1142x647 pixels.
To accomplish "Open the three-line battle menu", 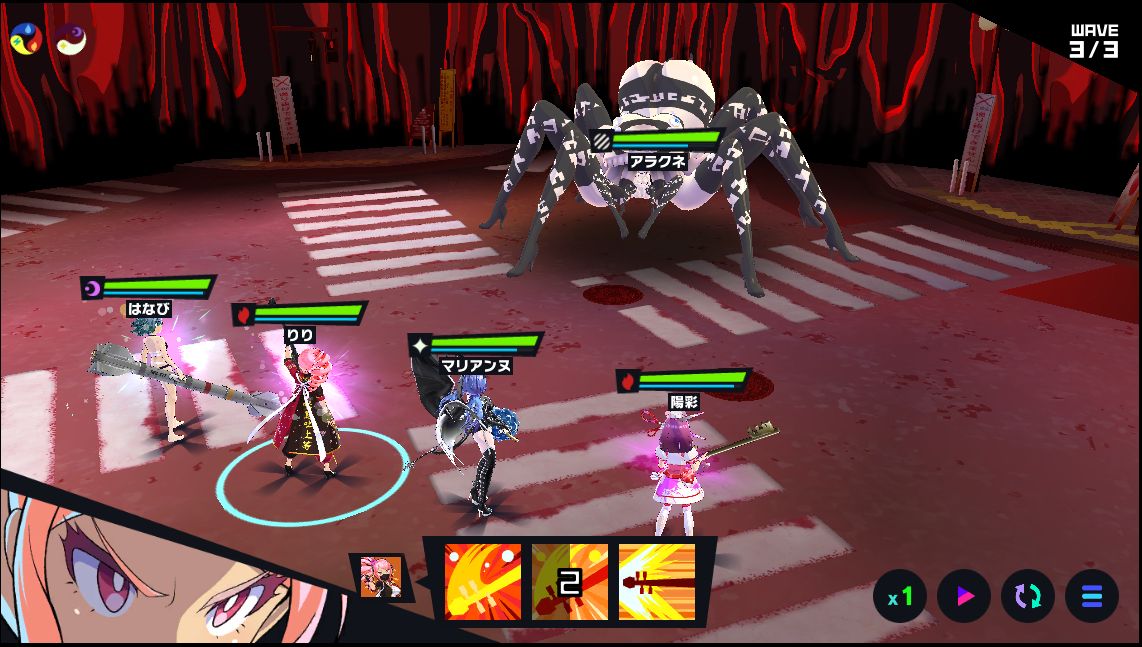I will (1092, 597).
